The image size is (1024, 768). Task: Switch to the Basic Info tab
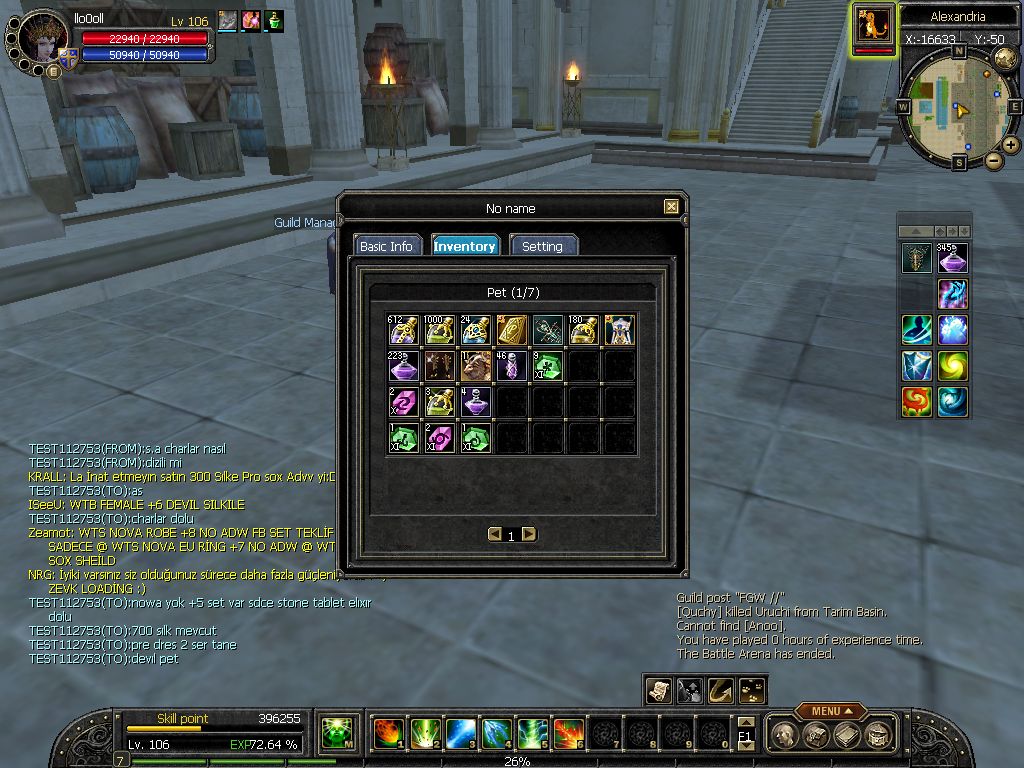click(386, 246)
